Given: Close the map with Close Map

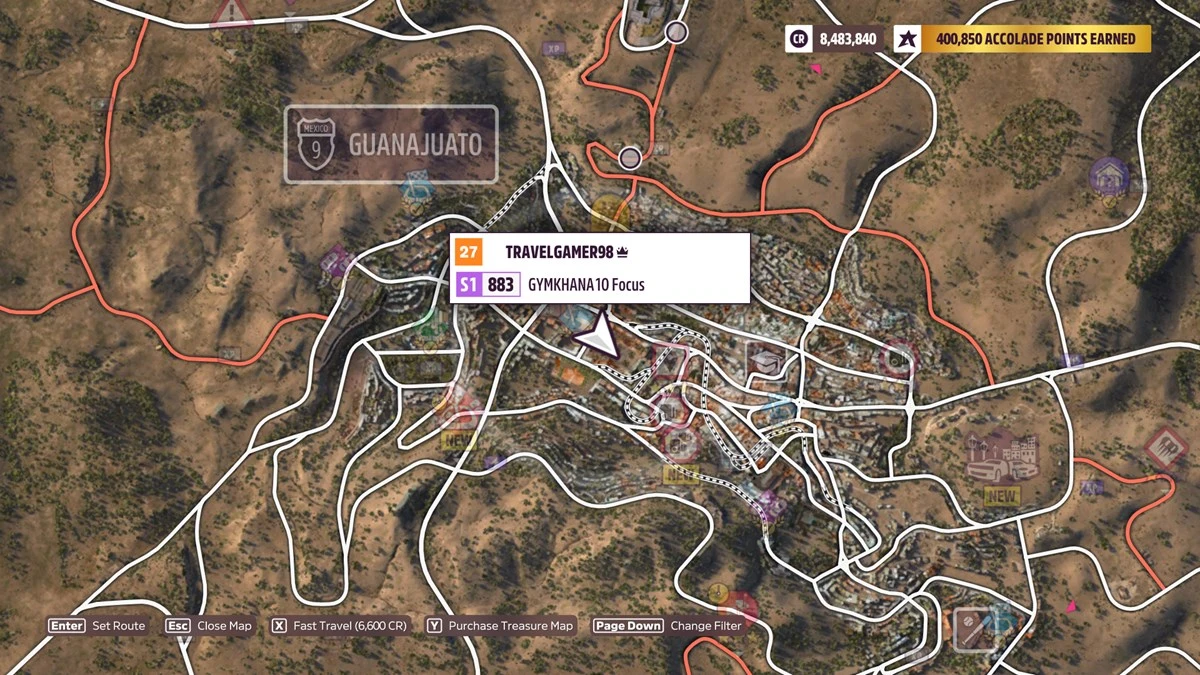Looking at the screenshot, I should click(x=211, y=626).
